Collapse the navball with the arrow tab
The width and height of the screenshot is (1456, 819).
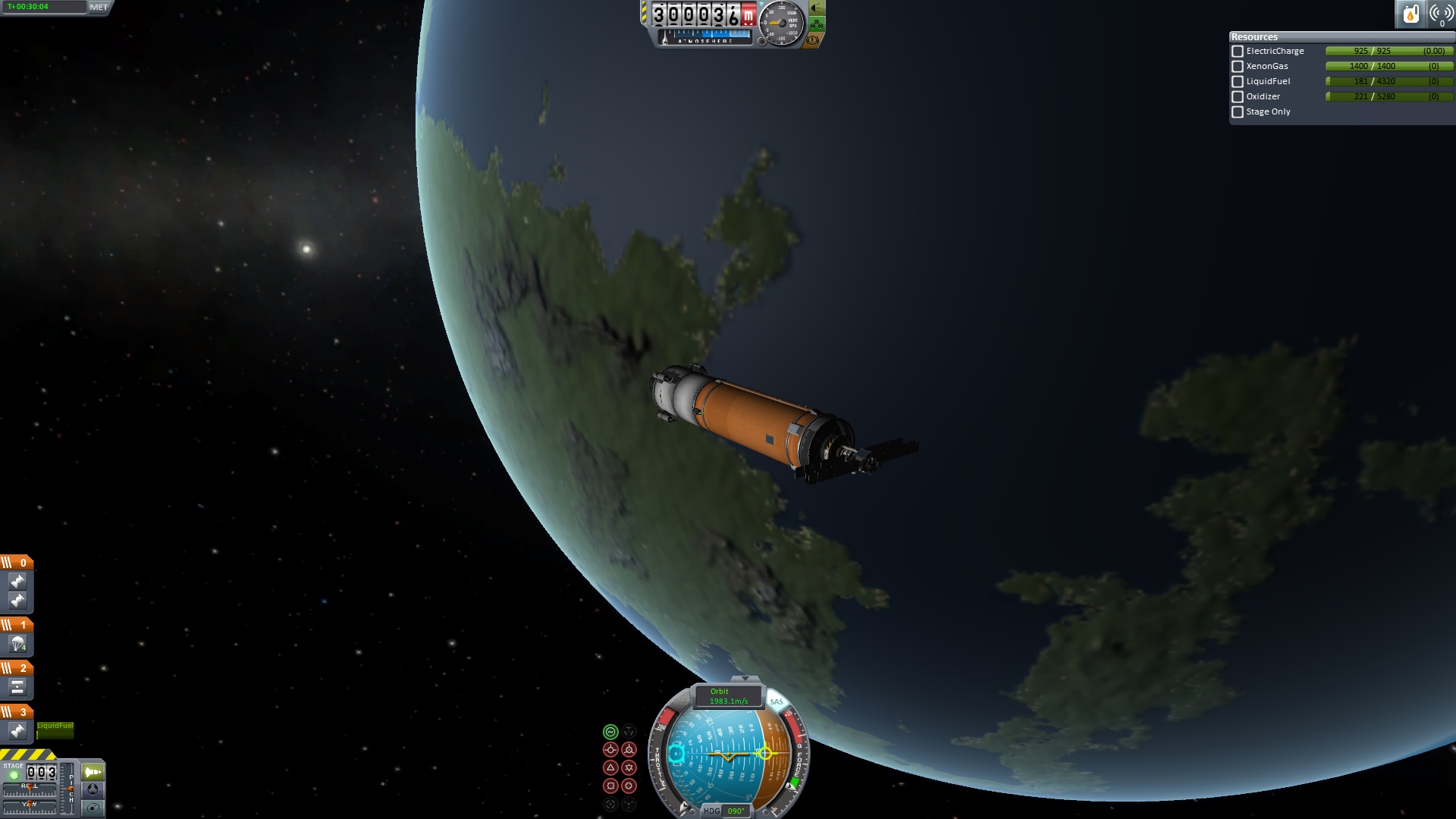[x=745, y=679]
